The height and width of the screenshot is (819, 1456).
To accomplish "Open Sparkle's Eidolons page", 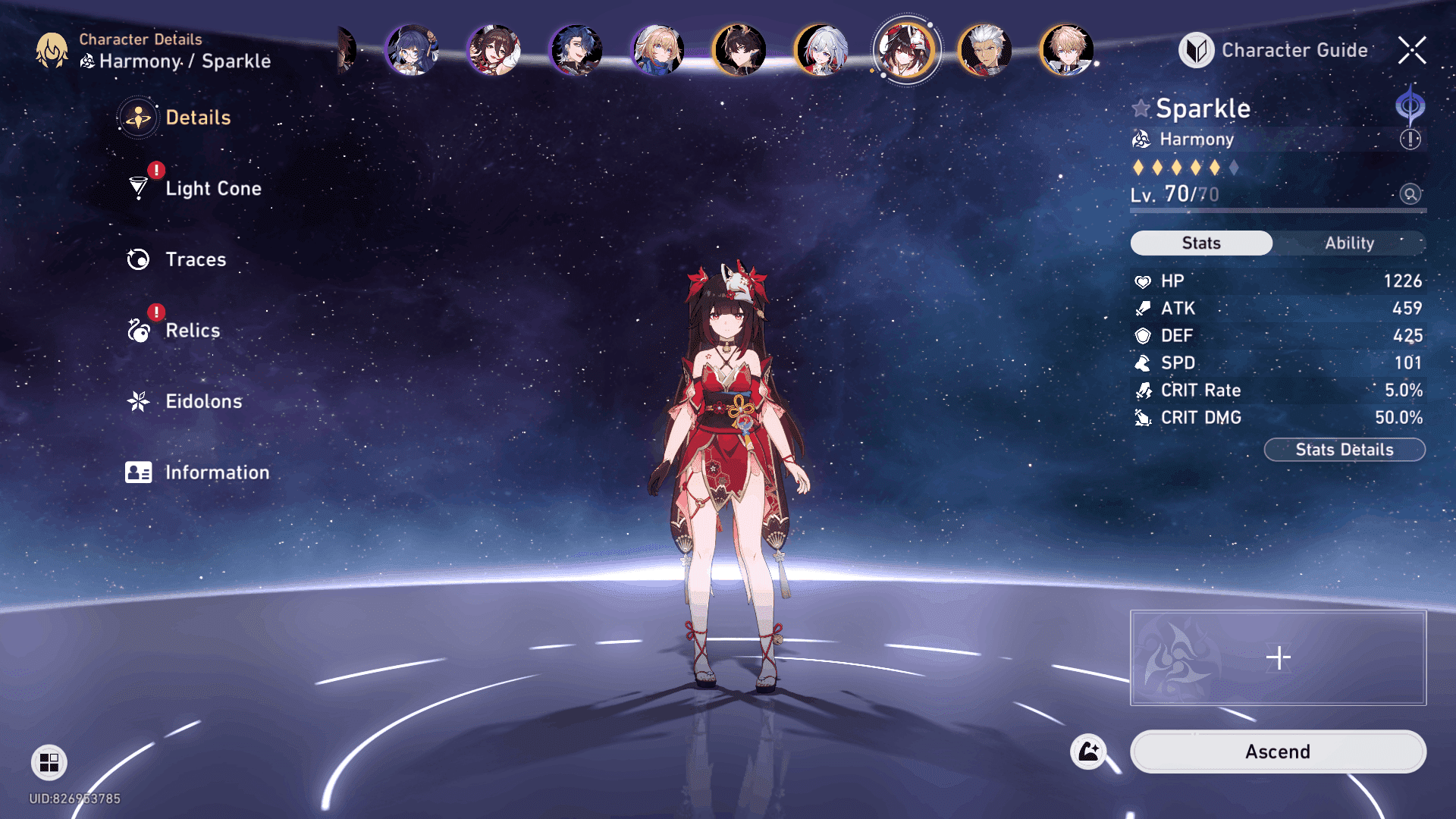I will point(203,401).
